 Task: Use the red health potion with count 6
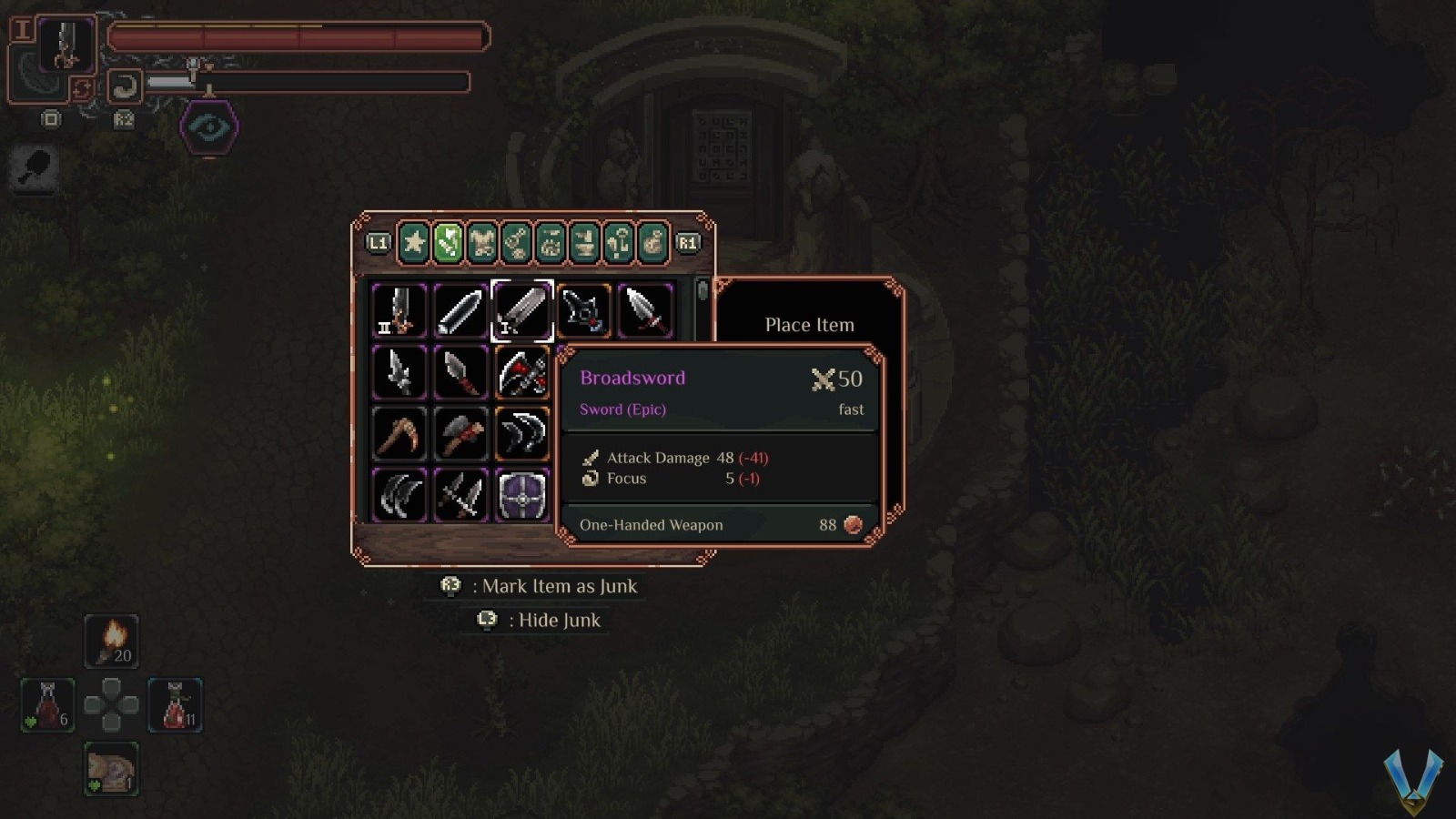click(x=48, y=705)
